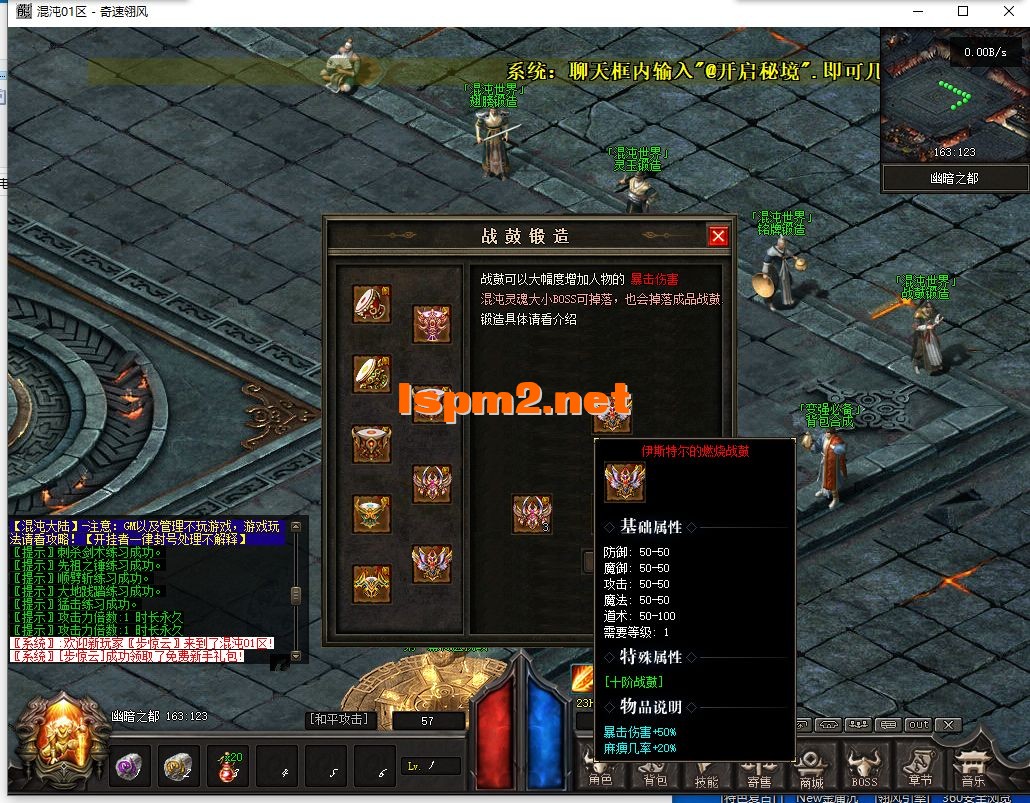Pick the material slot showing quantity 3
This screenshot has width=1030, height=803.
tap(532, 514)
